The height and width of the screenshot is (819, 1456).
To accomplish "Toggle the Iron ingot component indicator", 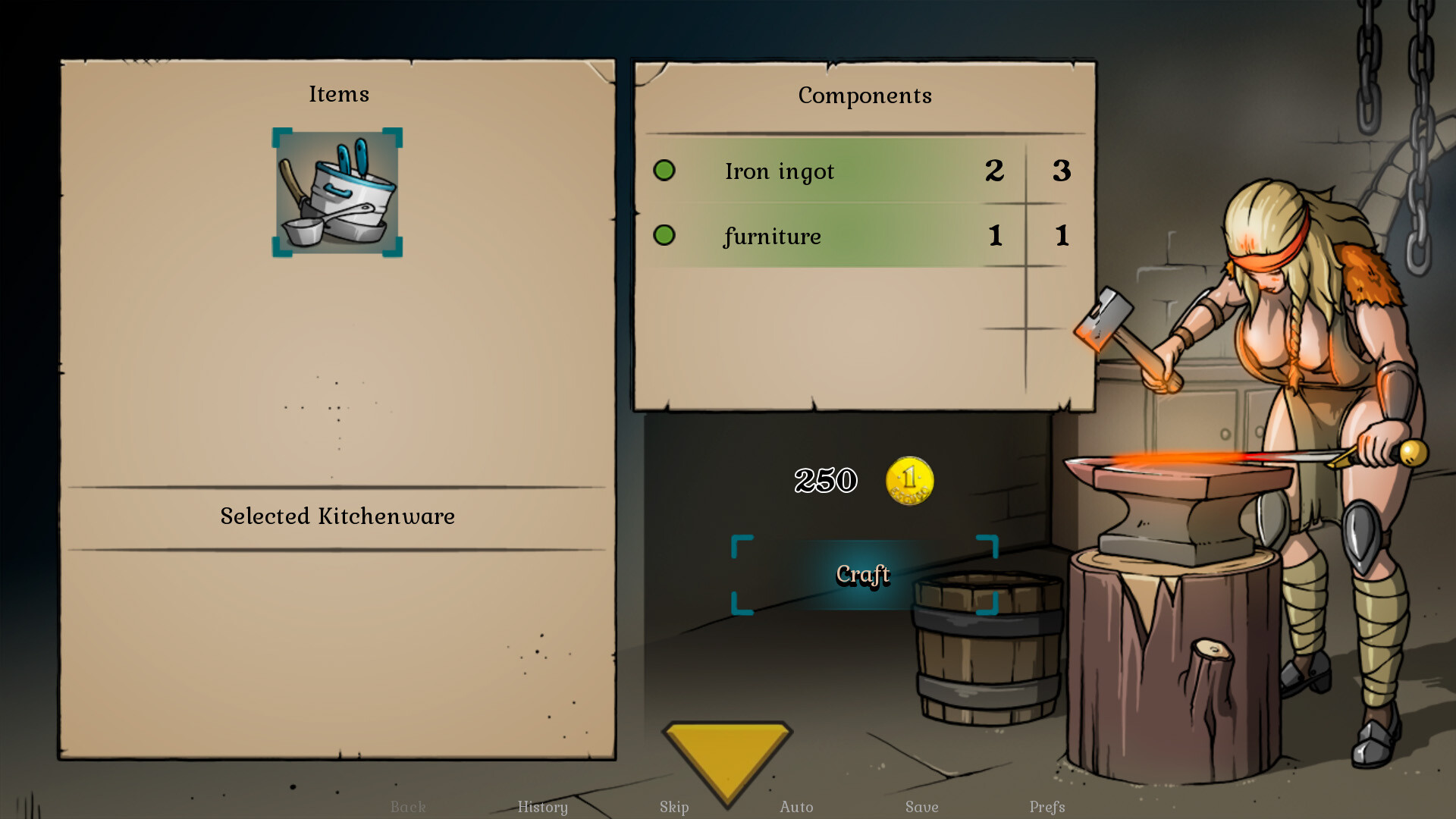I will [664, 171].
